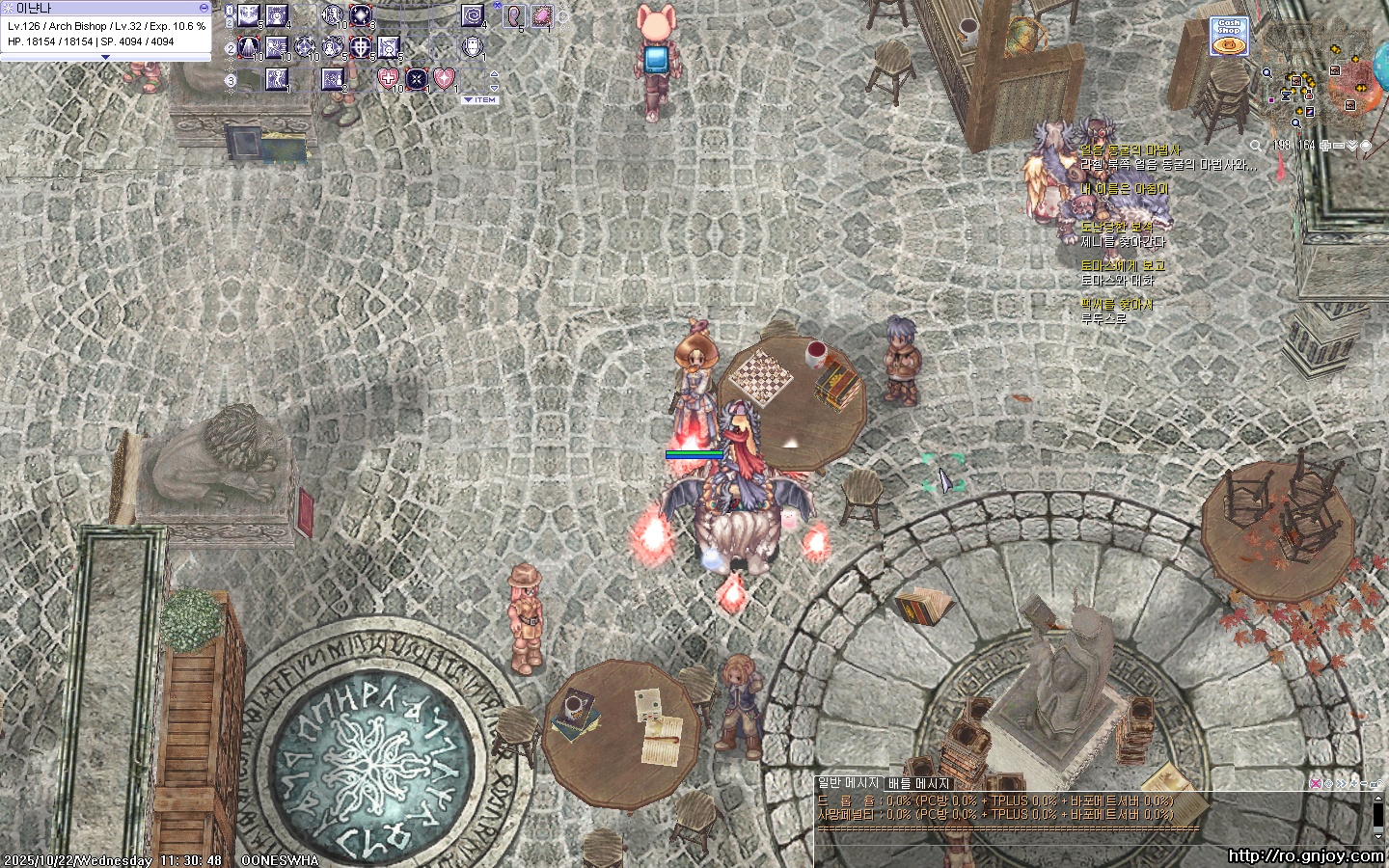Minimize the character status window
This screenshot has height=868, width=1389.
pos(204,8)
